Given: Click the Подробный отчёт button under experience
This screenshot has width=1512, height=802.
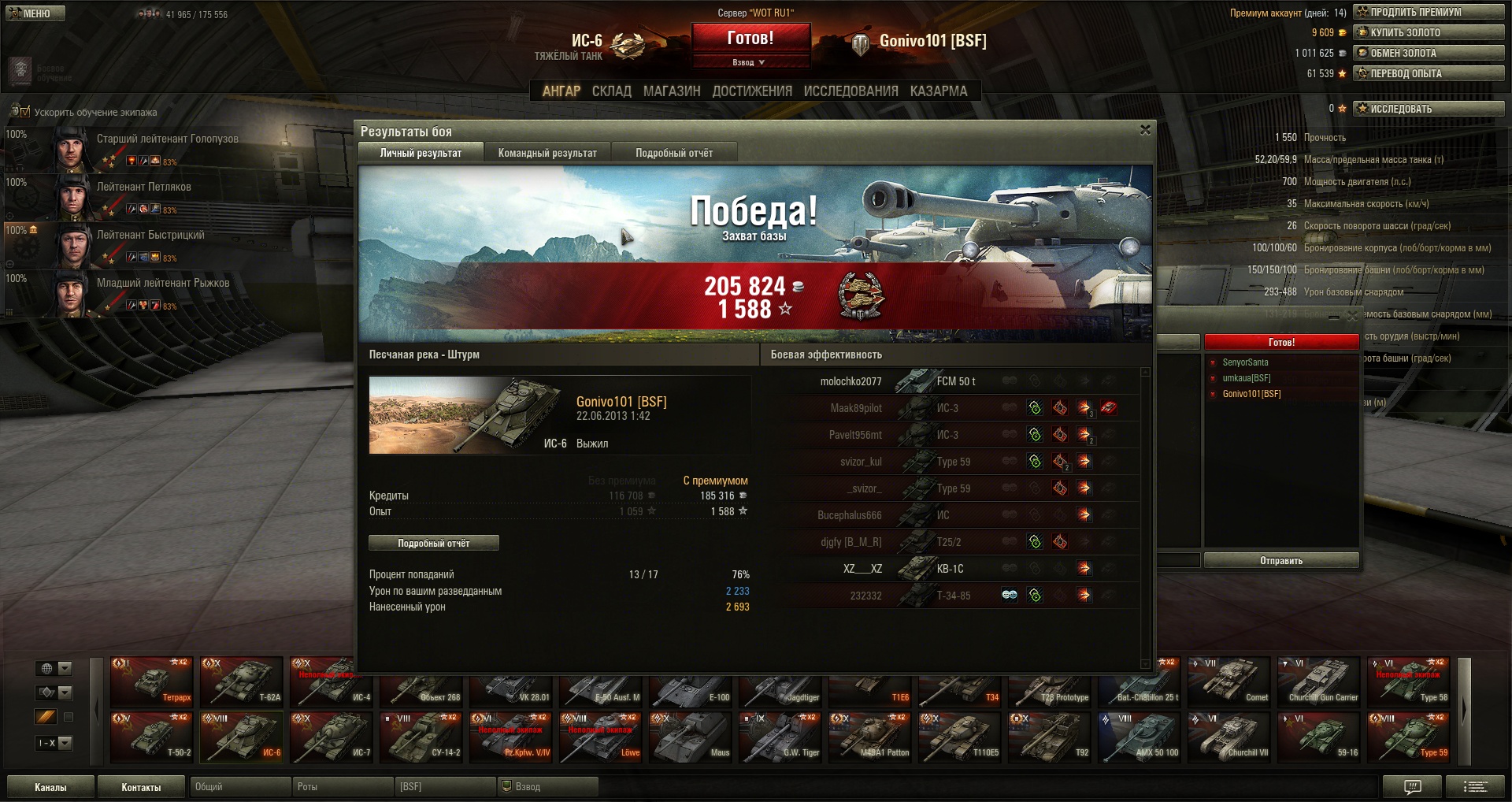Looking at the screenshot, I should [x=434, y=543].
